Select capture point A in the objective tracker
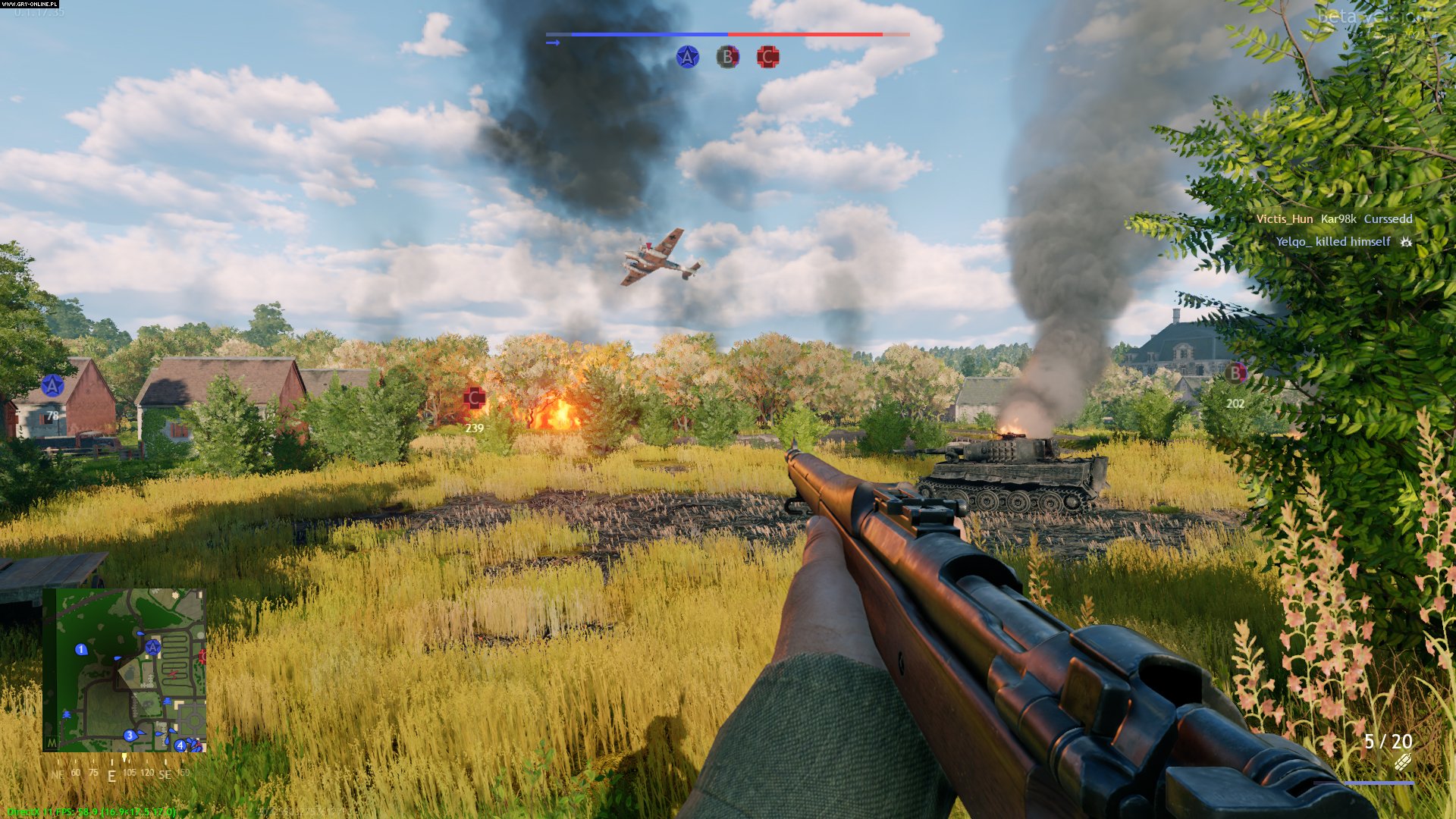Screen dimensions: 1456x819 click(x=688, y=57)
